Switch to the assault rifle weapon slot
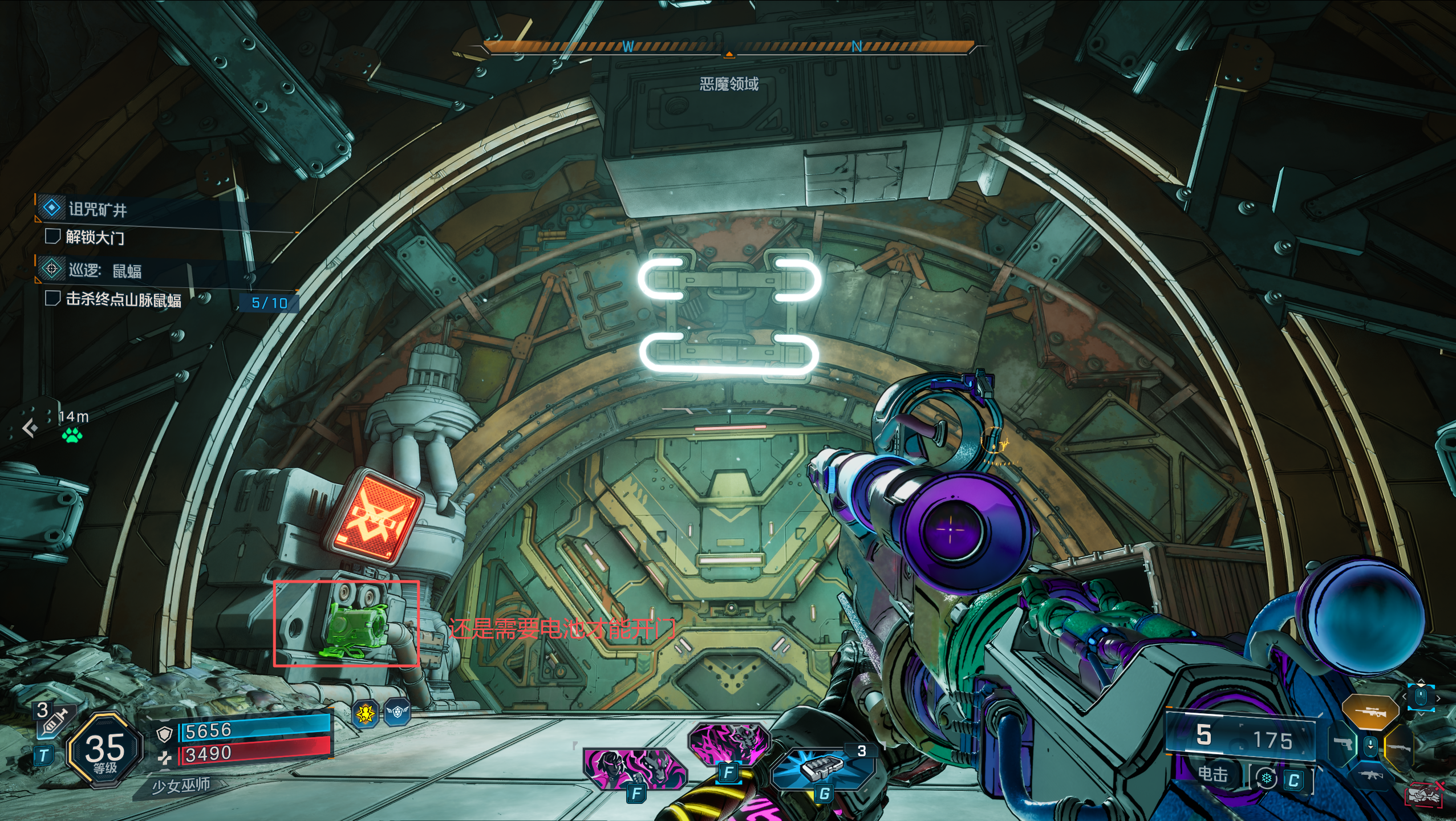This screenshot has width=1456, height=821. (1370, 775)
